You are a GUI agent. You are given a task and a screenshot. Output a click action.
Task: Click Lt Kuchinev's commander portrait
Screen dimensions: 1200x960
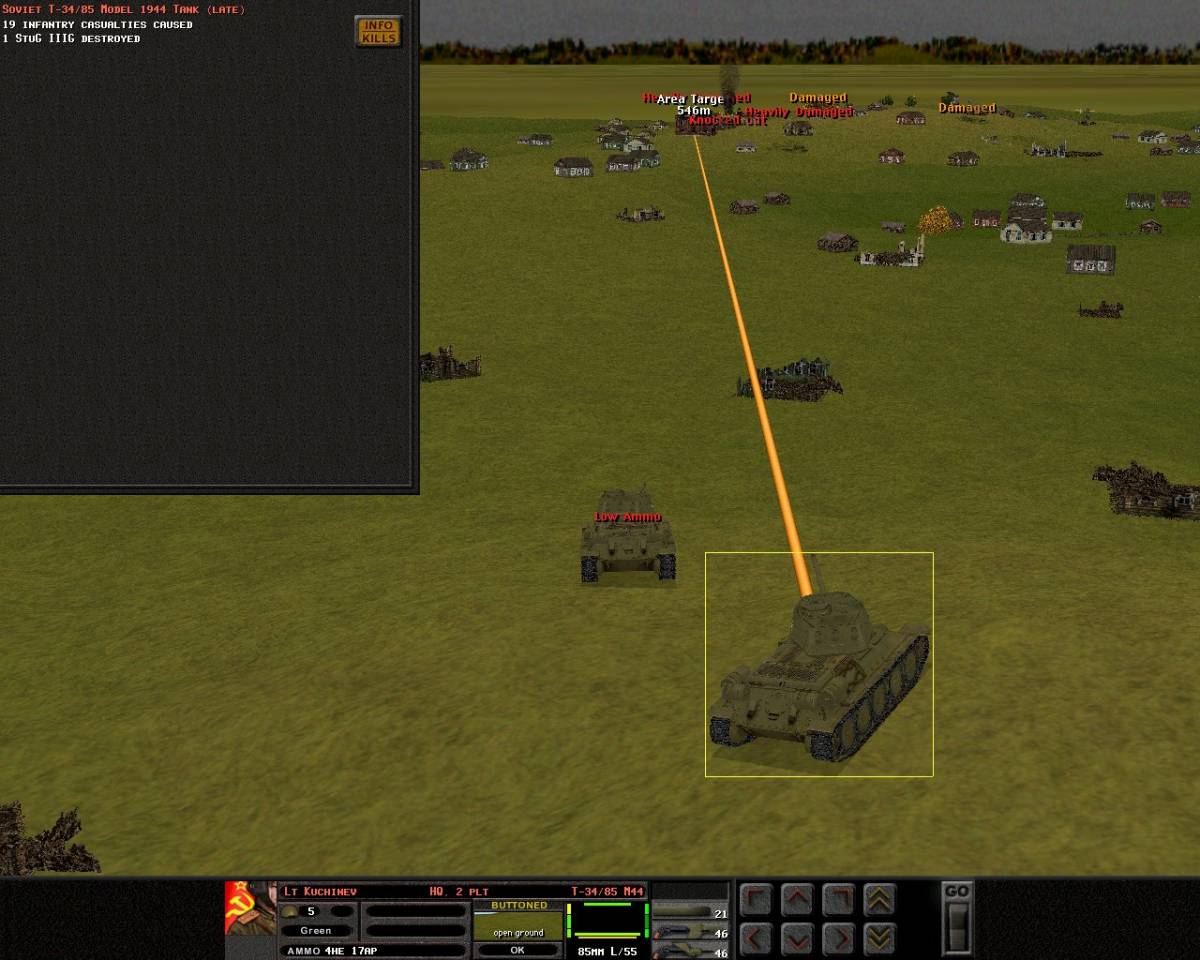(250, 908)
